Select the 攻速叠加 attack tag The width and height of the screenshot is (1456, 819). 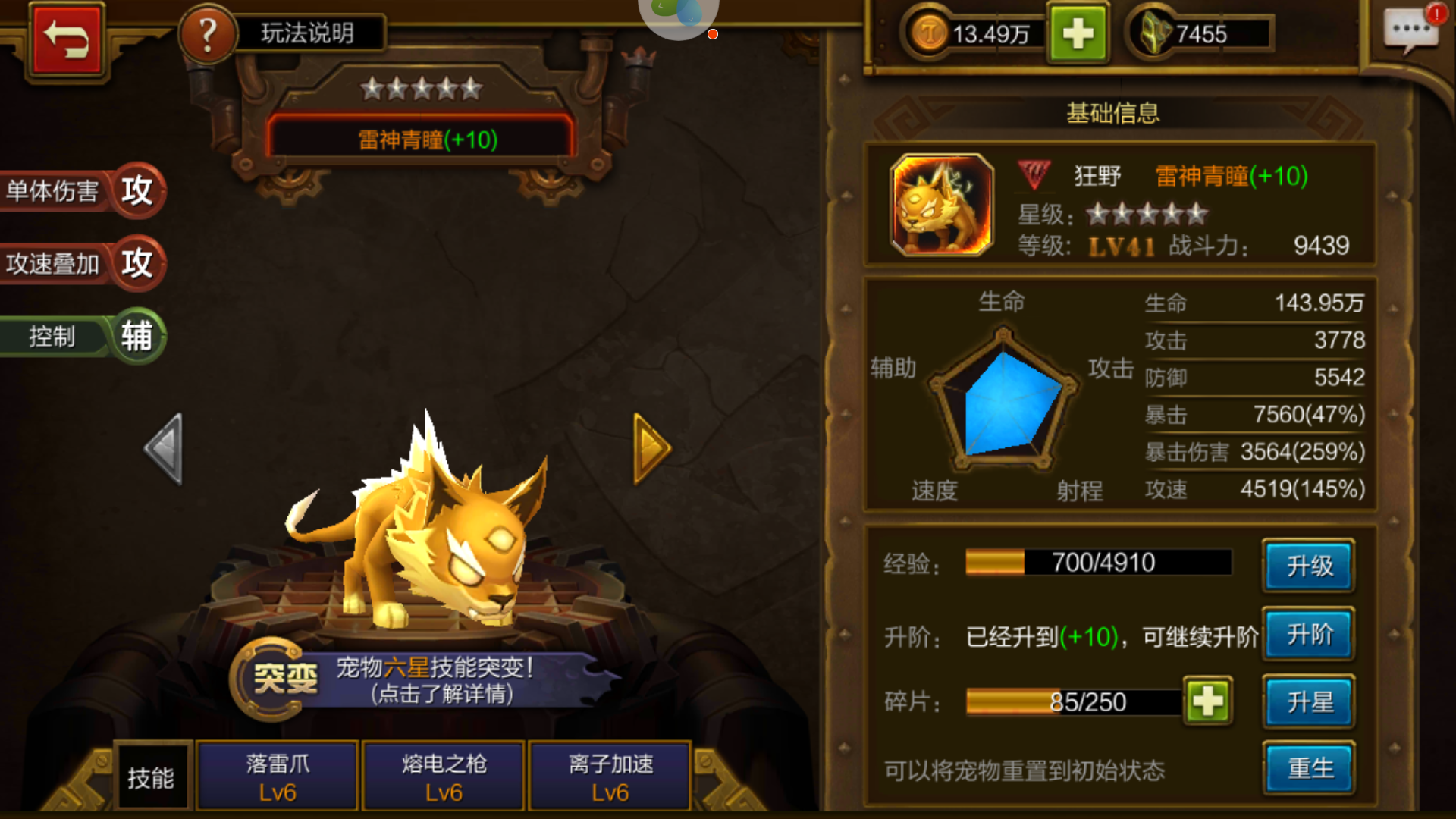click(x=82, y=263)
